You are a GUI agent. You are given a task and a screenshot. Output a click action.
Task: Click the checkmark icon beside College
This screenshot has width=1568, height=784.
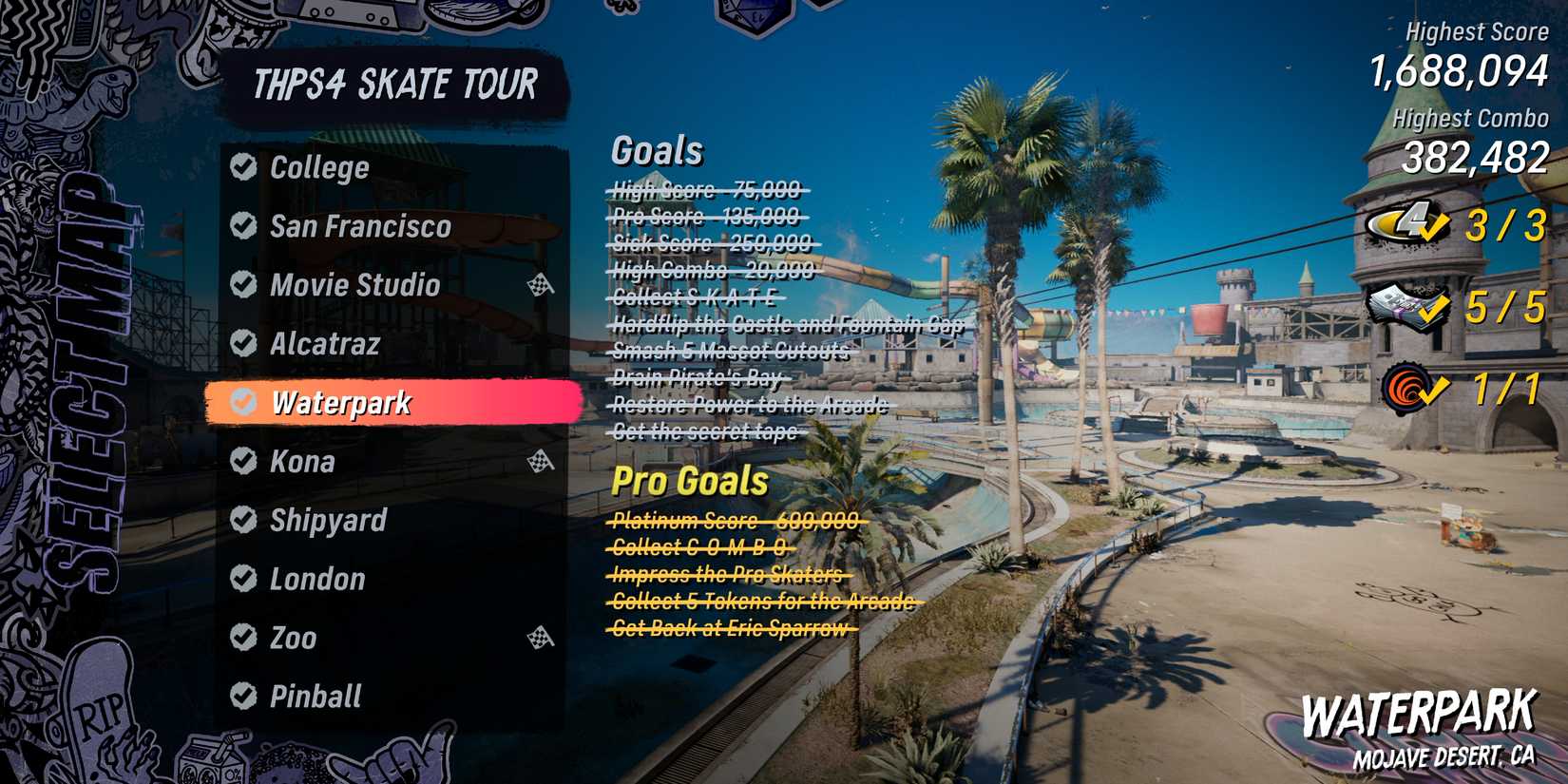(x=243, y=168)
